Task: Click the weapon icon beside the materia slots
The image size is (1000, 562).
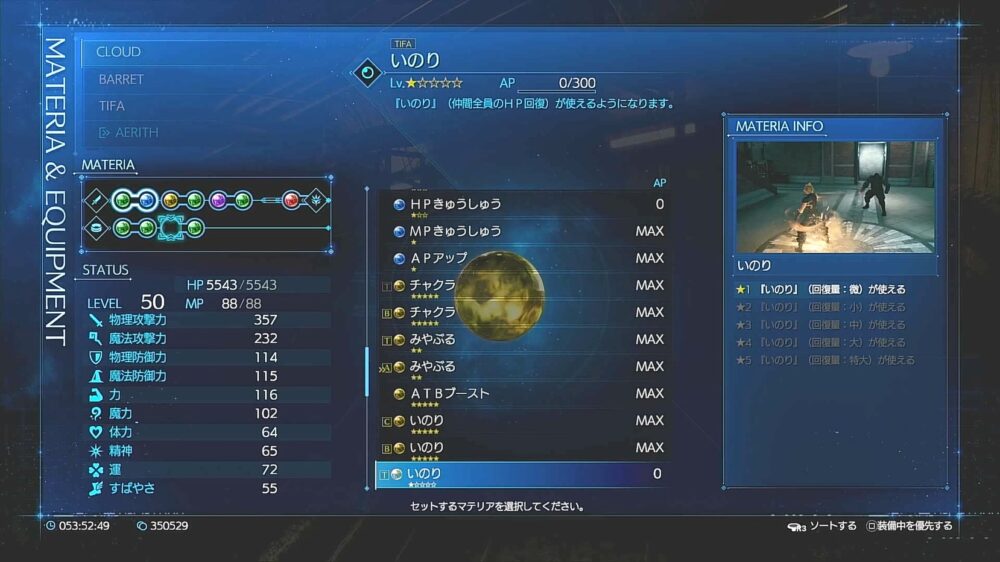Action: pos(98,200)
